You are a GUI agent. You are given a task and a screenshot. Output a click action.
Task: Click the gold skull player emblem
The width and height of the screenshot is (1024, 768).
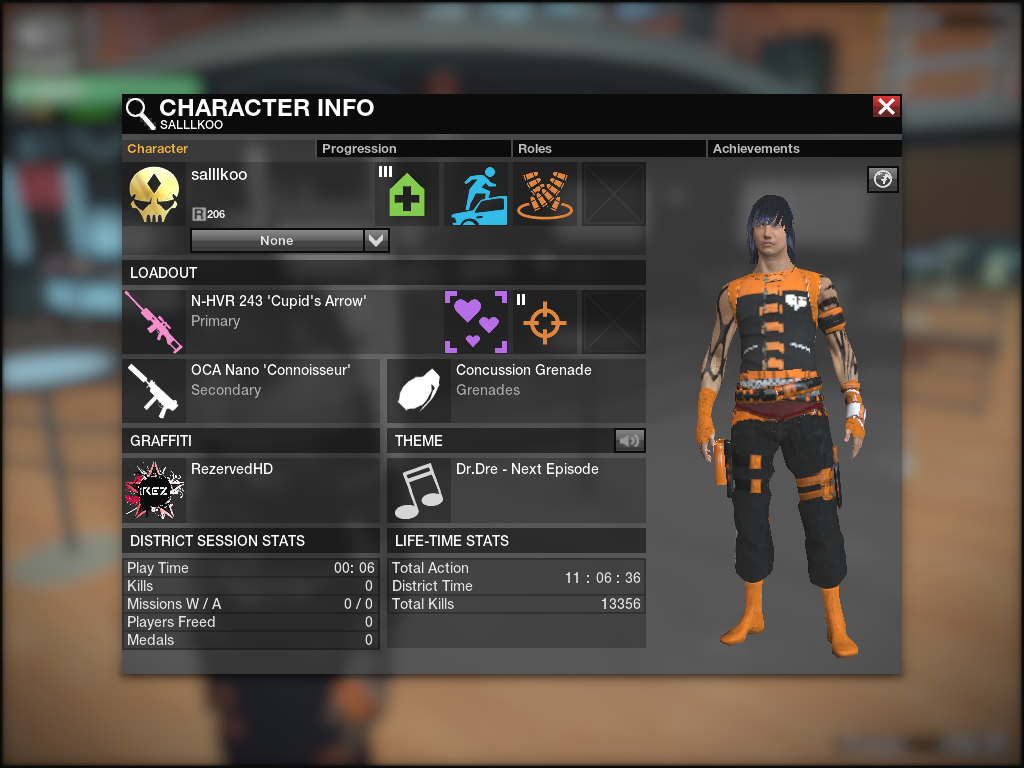[x=154, y=194]
